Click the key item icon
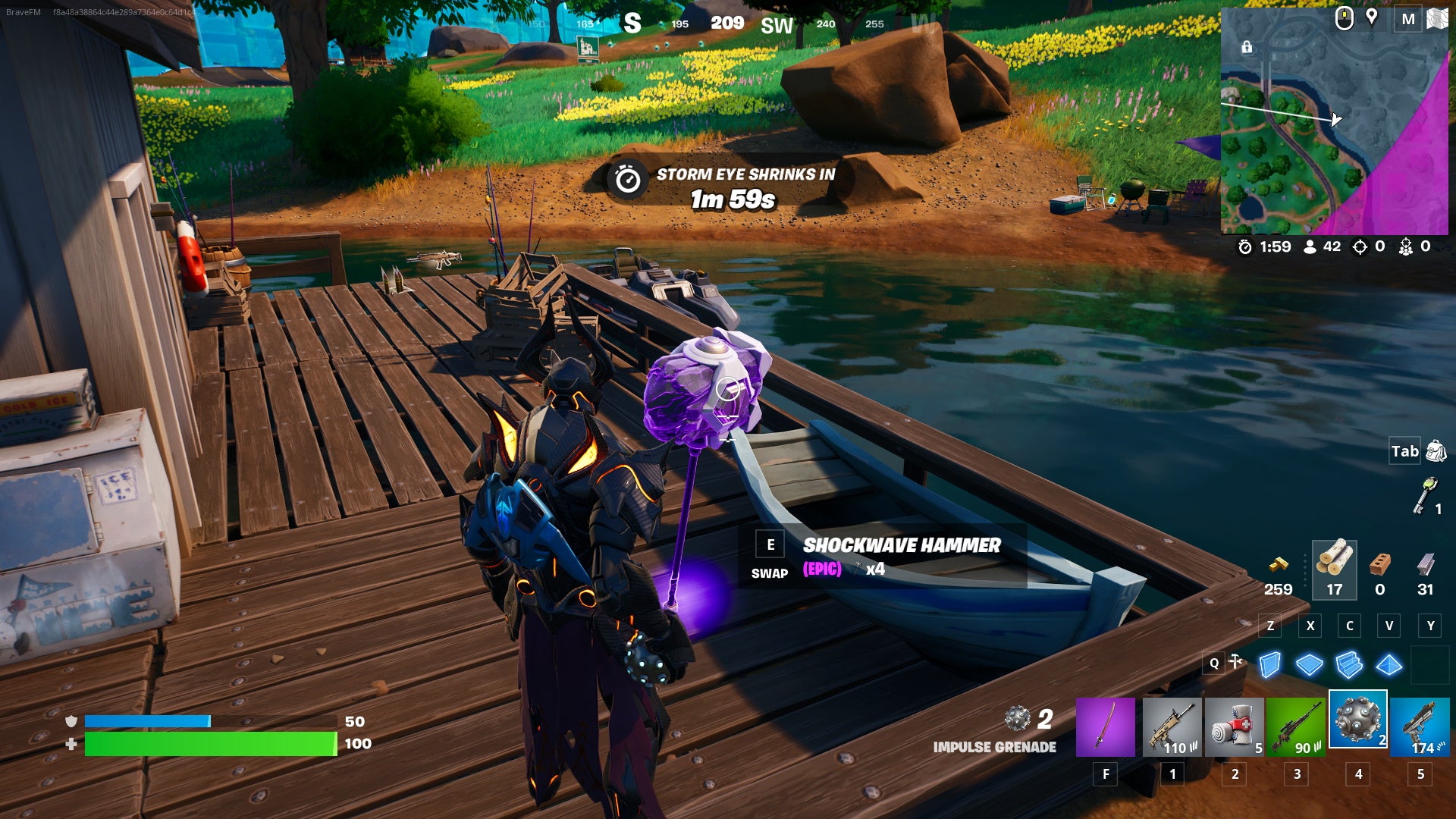Image resolution: width=1456 pixels, height=819 pixels. 1426,496
